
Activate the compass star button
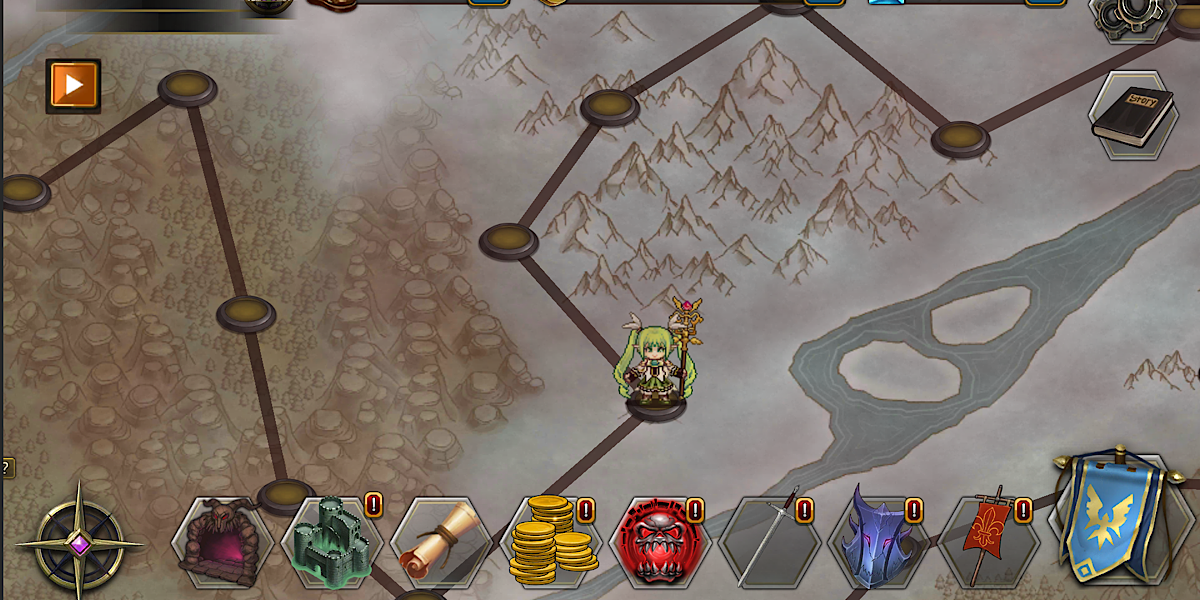[80, 544]
